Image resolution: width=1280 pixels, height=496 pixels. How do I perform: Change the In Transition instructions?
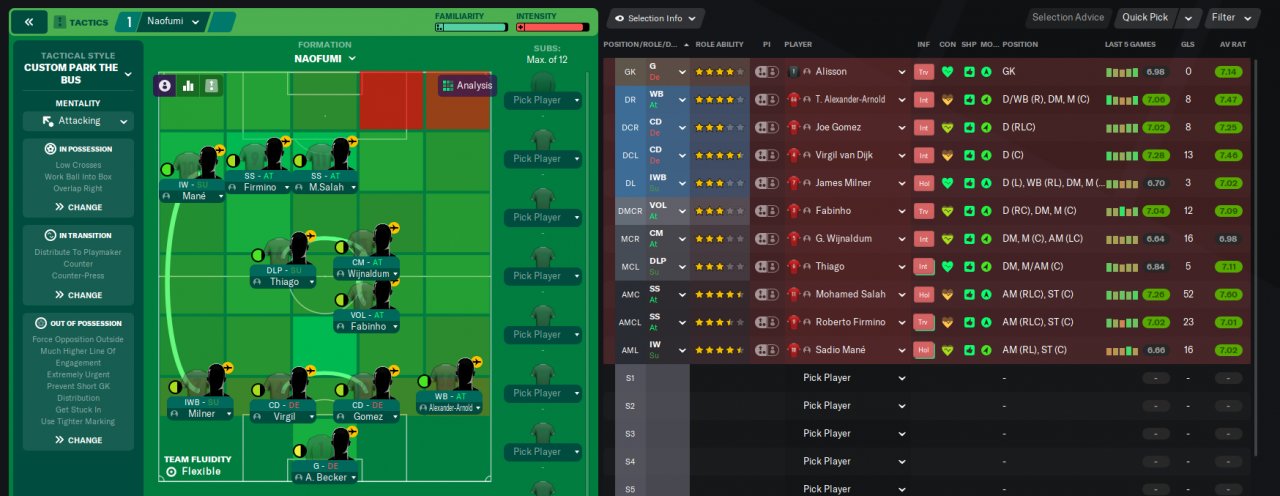click(x=78, y=295)
